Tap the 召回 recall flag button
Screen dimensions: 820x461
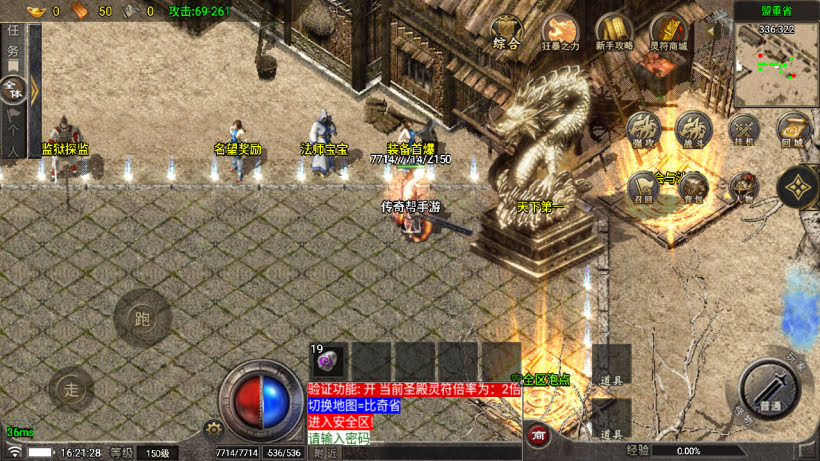tap(643, 186)
